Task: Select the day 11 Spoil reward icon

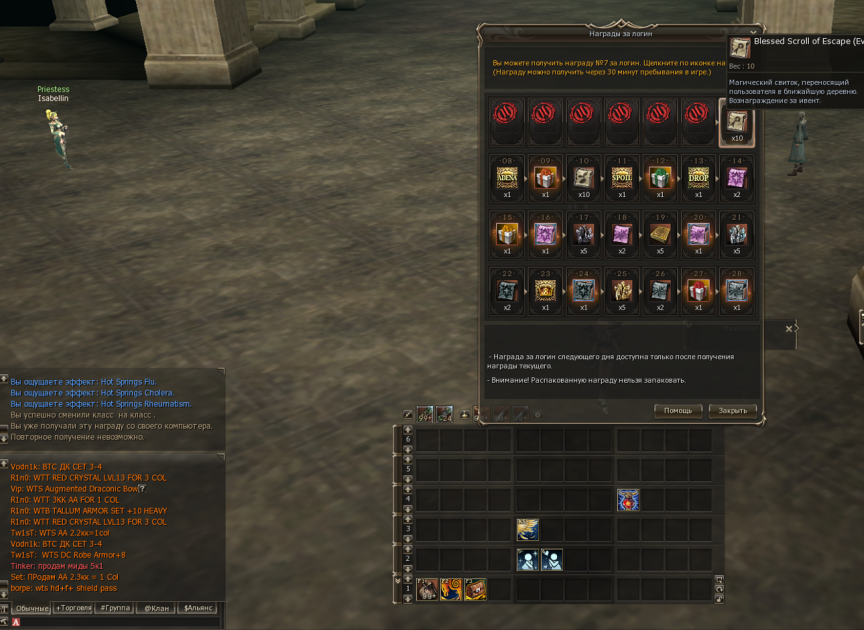Action: click(621, 178)
